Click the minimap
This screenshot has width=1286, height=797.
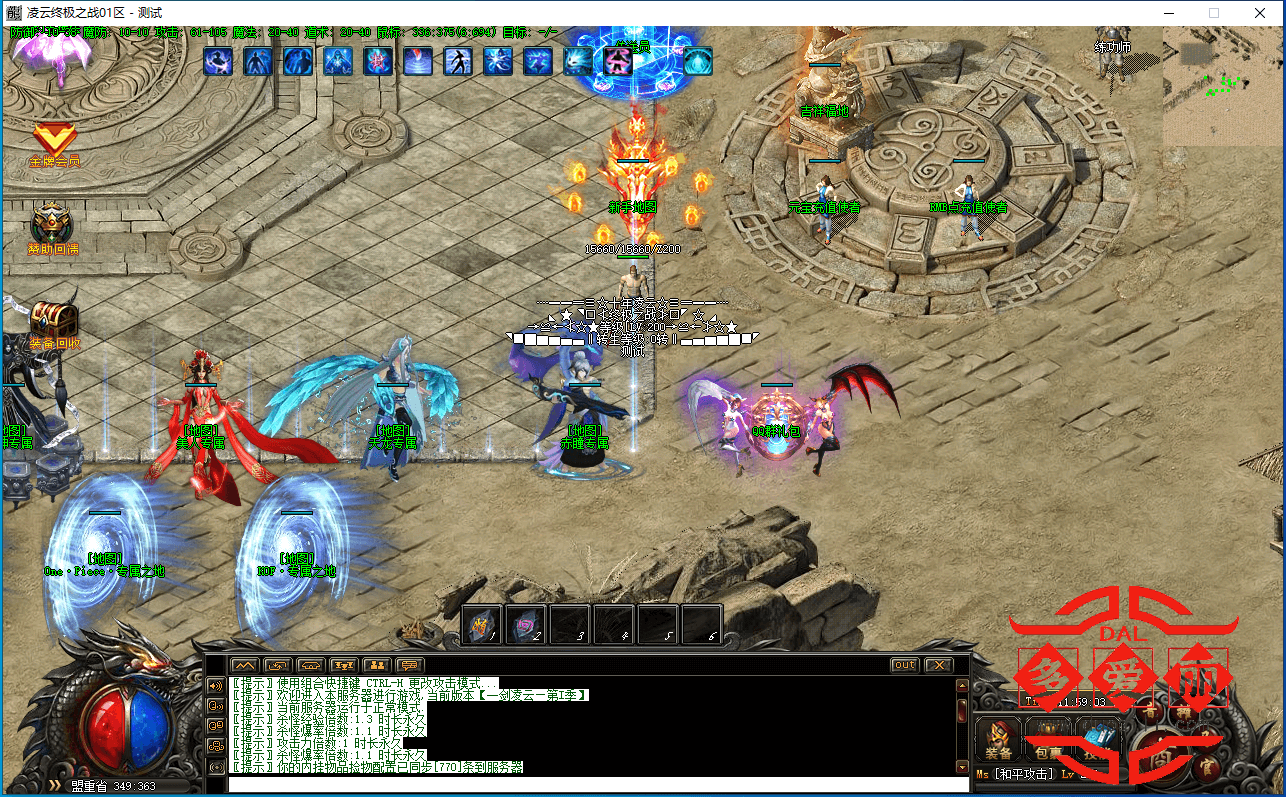click(1221, 86)
